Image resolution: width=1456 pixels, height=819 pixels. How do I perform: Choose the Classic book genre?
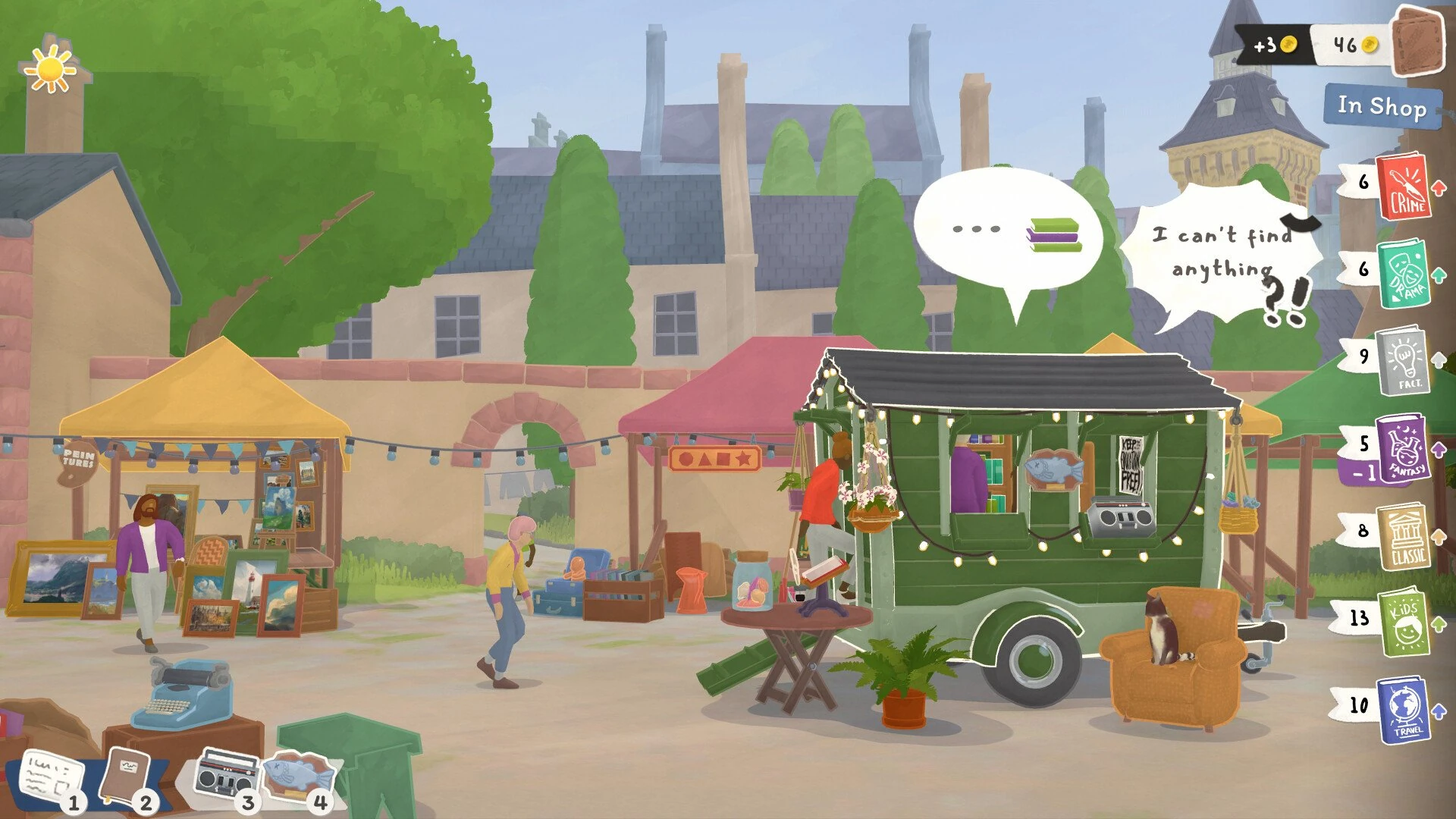tap(1404, 536)
